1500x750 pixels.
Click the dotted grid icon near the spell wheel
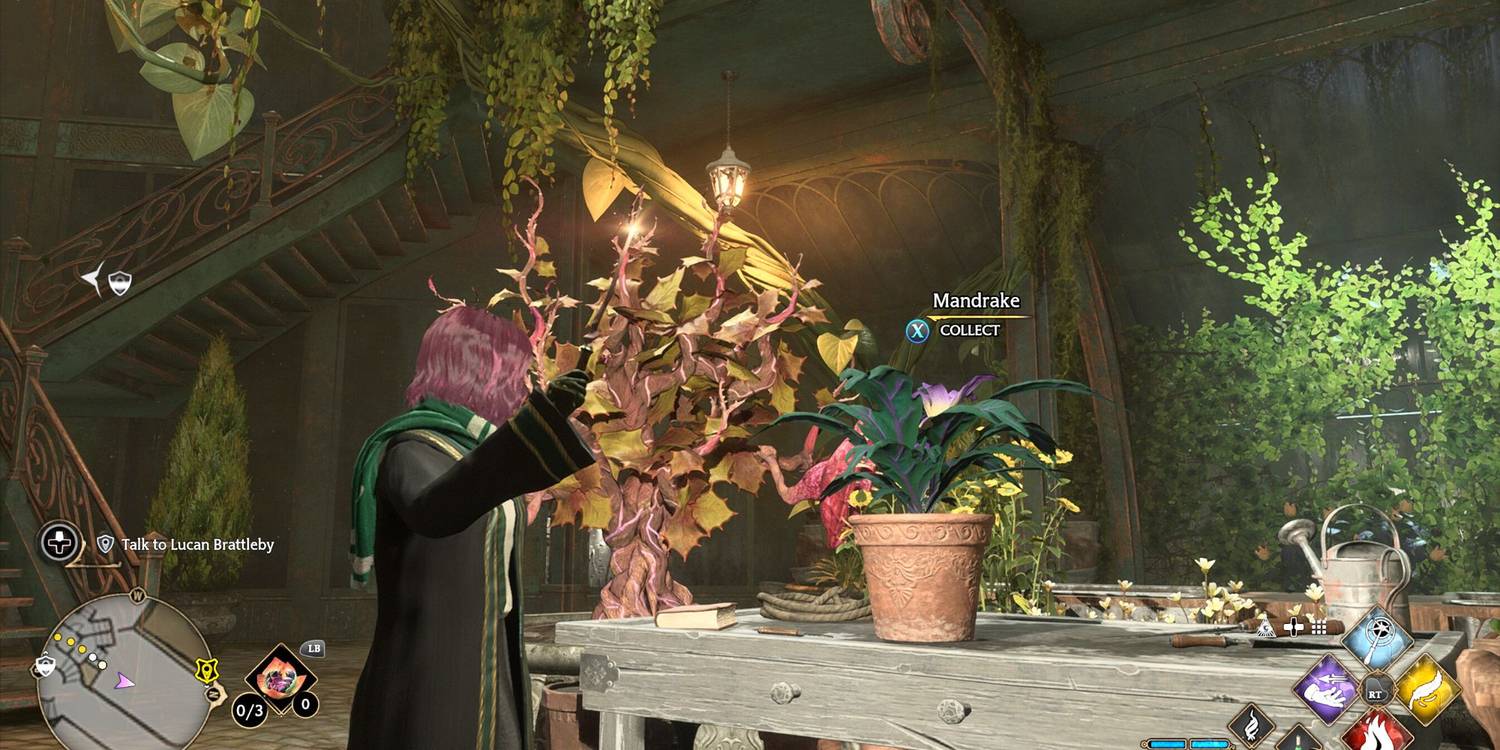pos(1318,628)
